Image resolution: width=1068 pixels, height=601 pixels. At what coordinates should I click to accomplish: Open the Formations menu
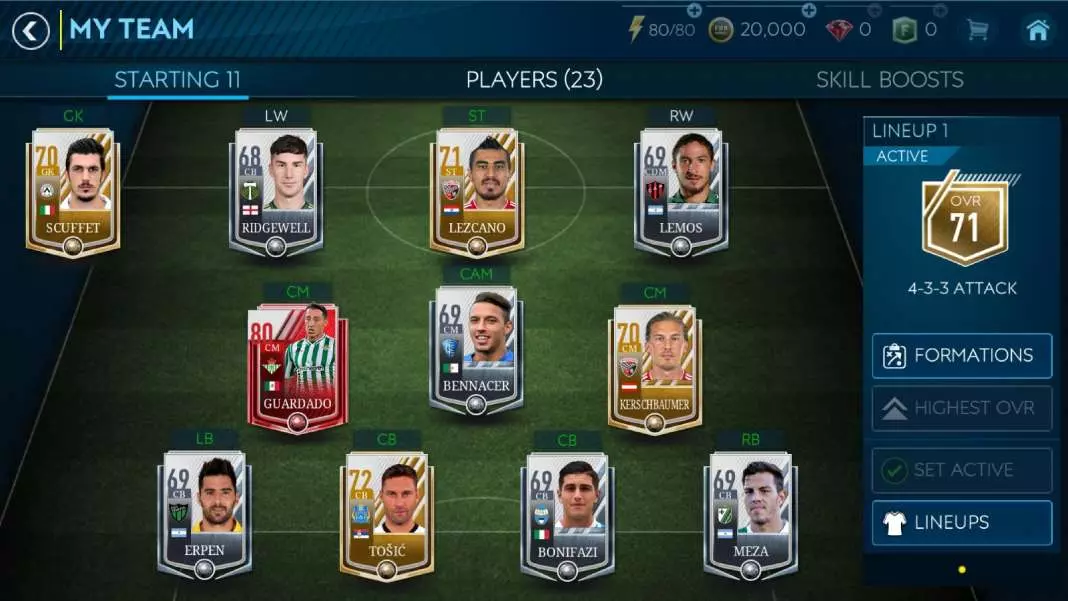(961, 355)
